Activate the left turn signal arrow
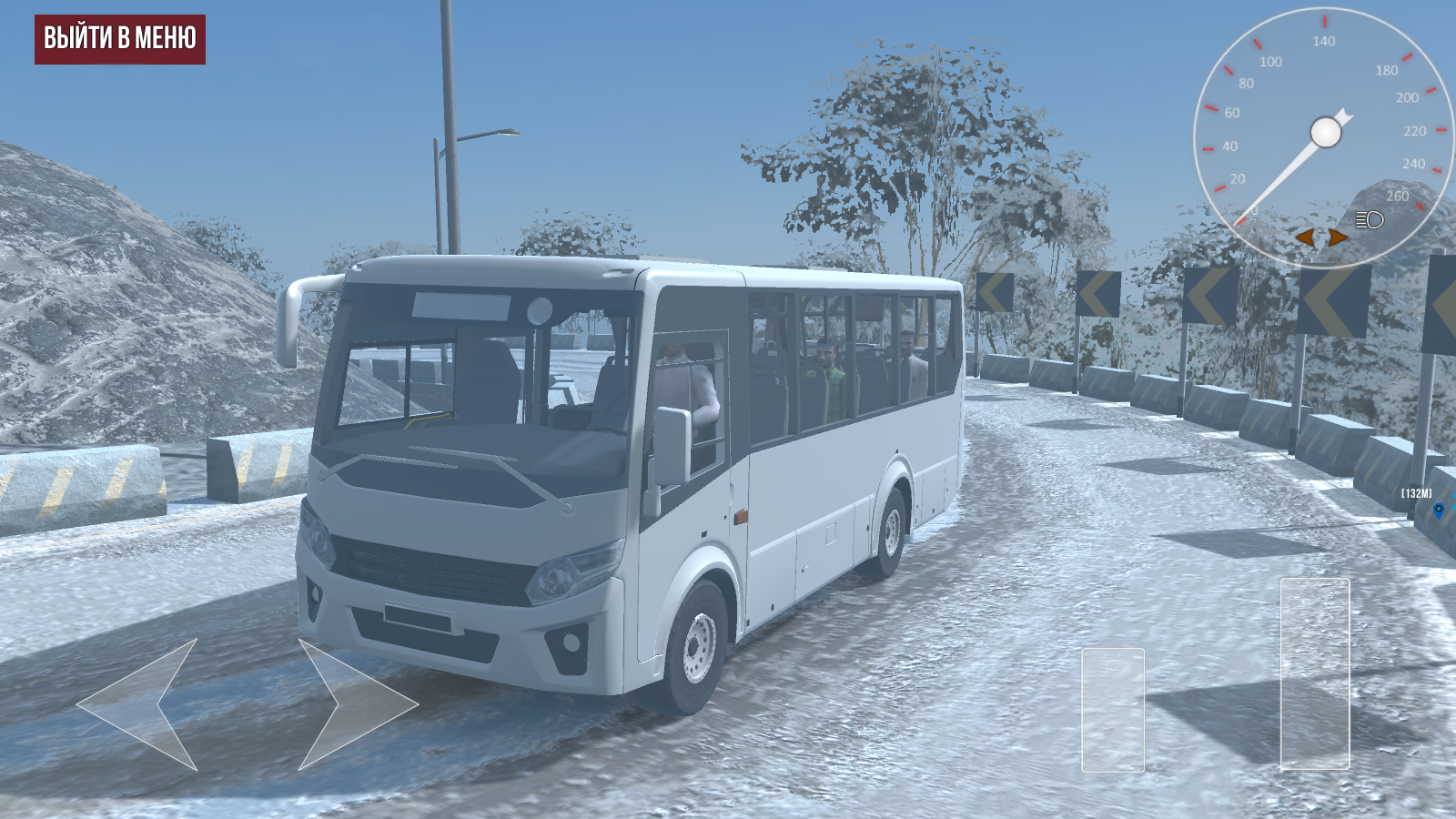Image resolution: width=1456 pixels, height=819 pixels. [1305, 238]
